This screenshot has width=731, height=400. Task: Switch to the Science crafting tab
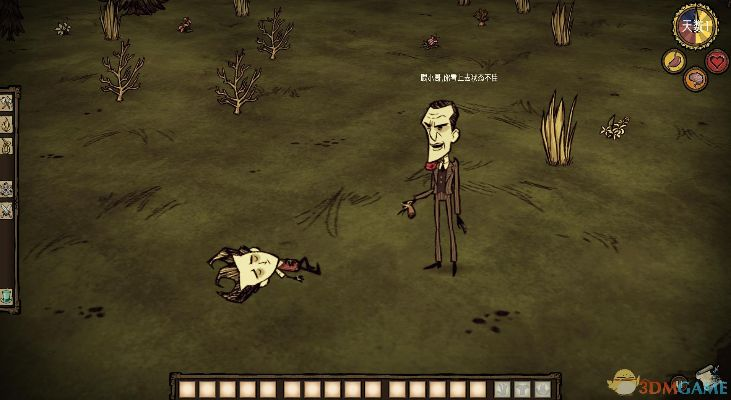6,187
